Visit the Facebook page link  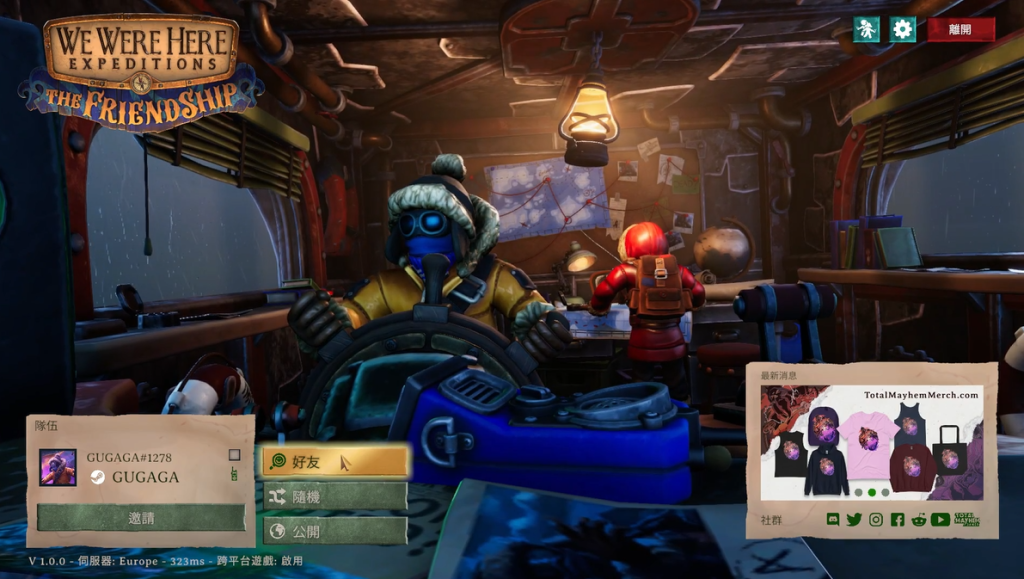[x=897, y=520]
